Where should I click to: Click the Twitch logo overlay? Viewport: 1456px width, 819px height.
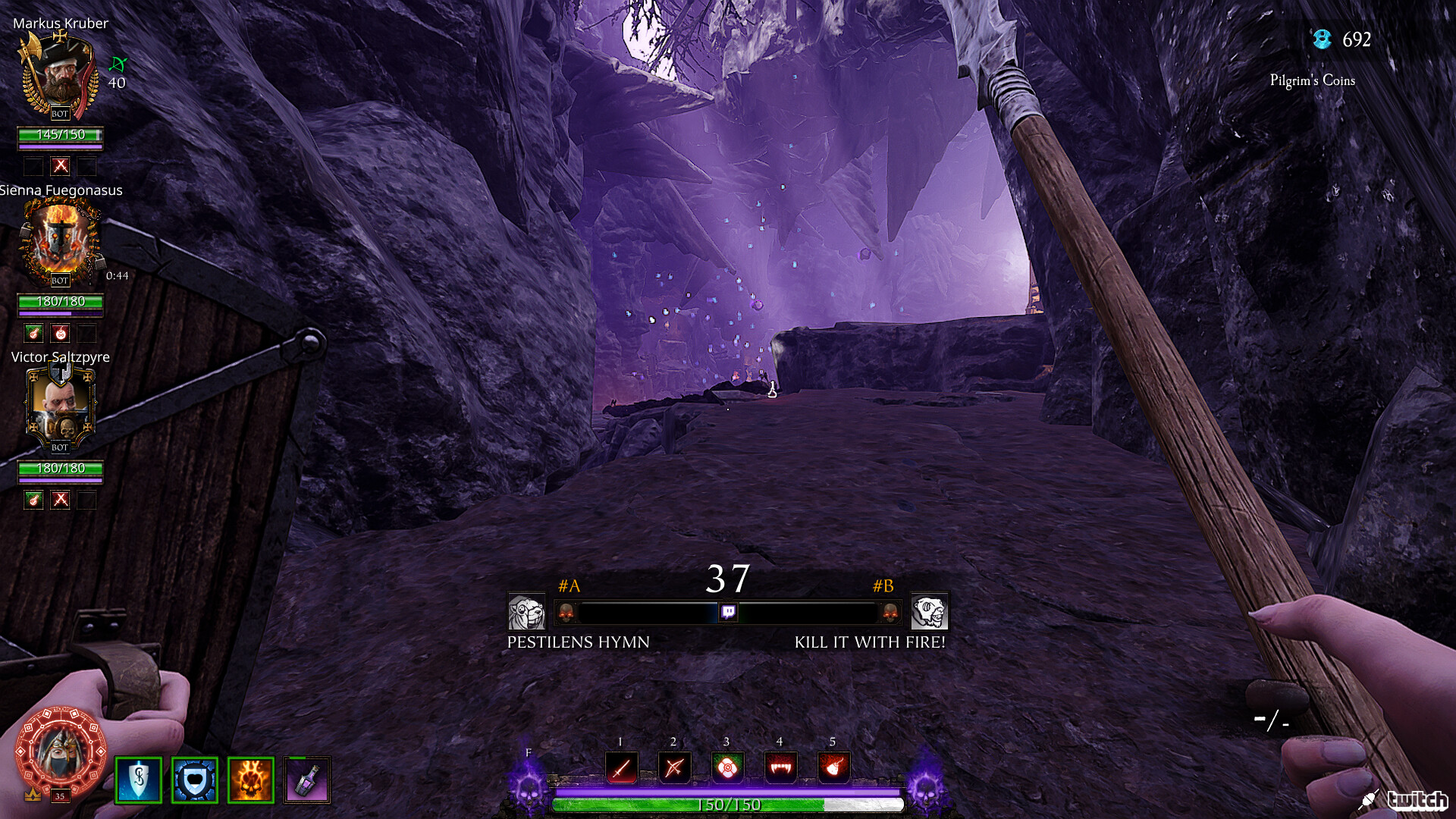pos(1417,799)
